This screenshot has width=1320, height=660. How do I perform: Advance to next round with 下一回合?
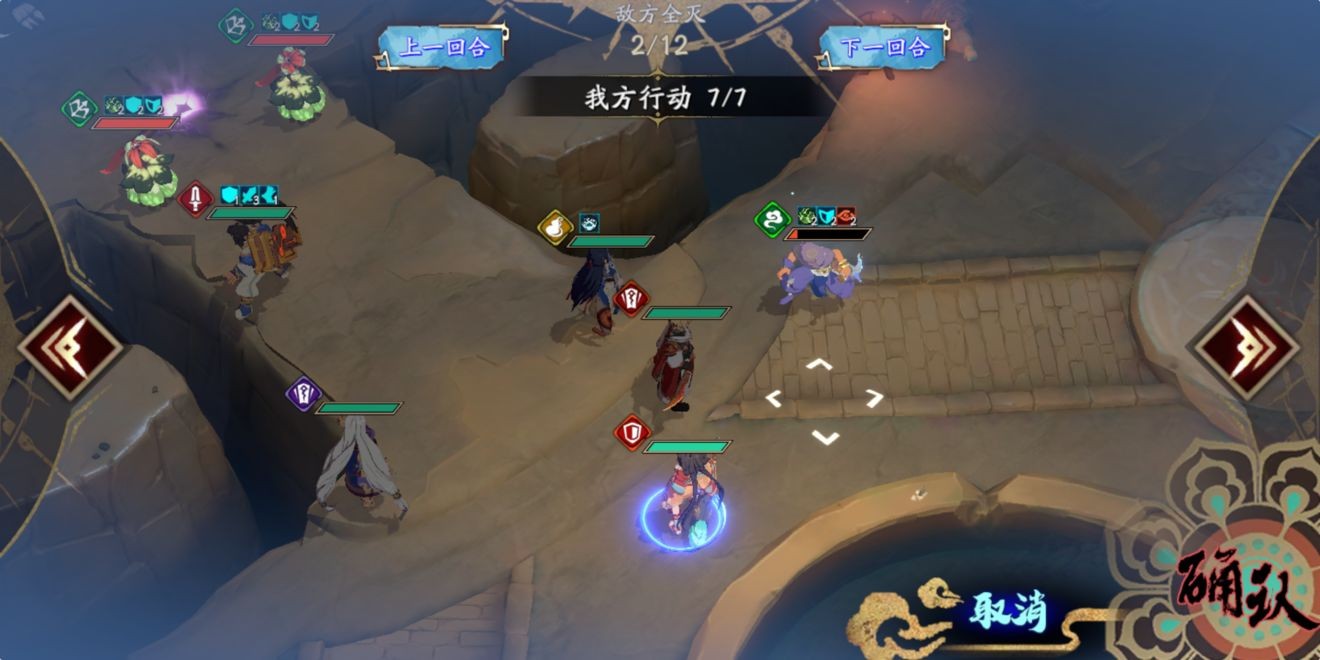coord(884,47)
